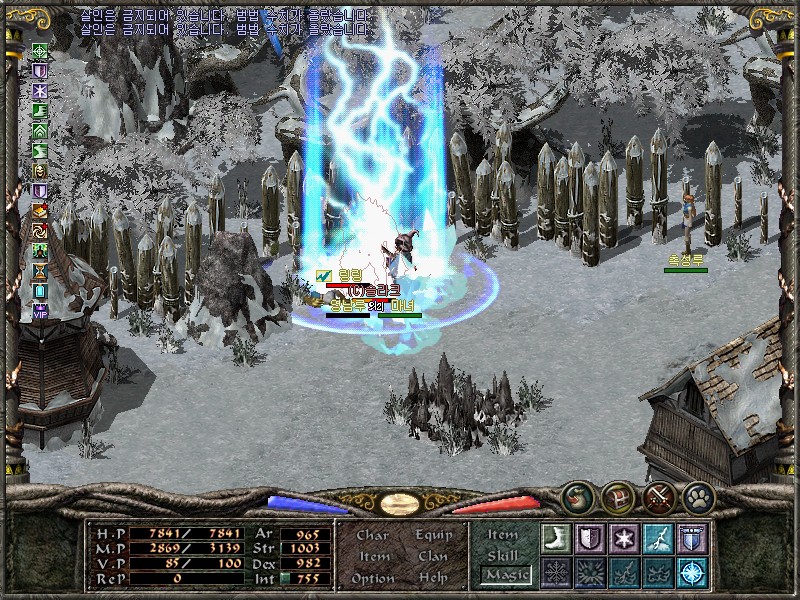Open the Option menu
The image size is (800, 600).
pos(372,578)
